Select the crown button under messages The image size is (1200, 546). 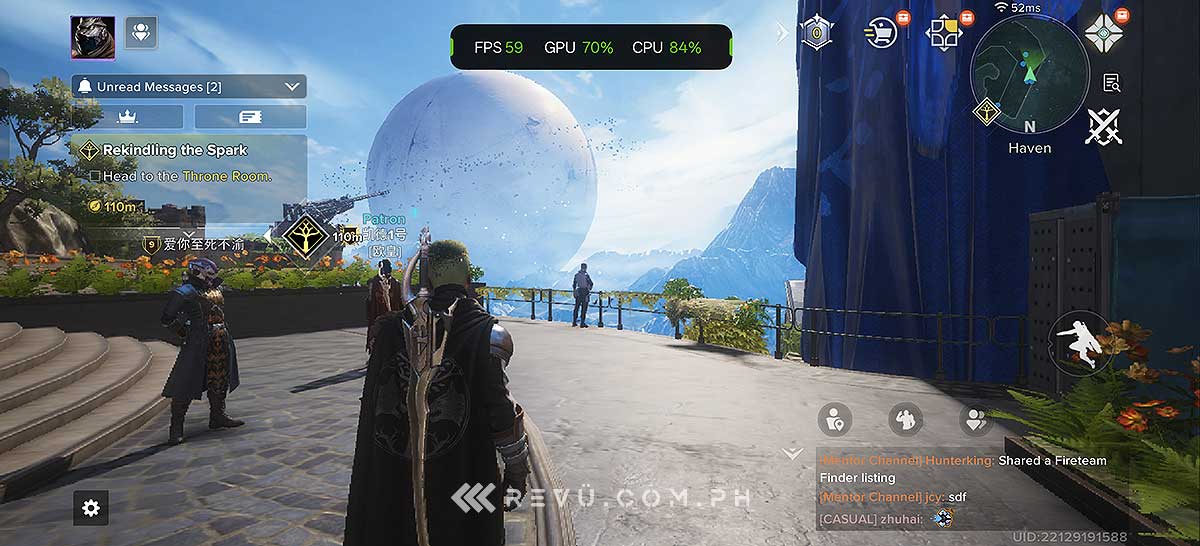pyautogui.click(x=128, y=117)
